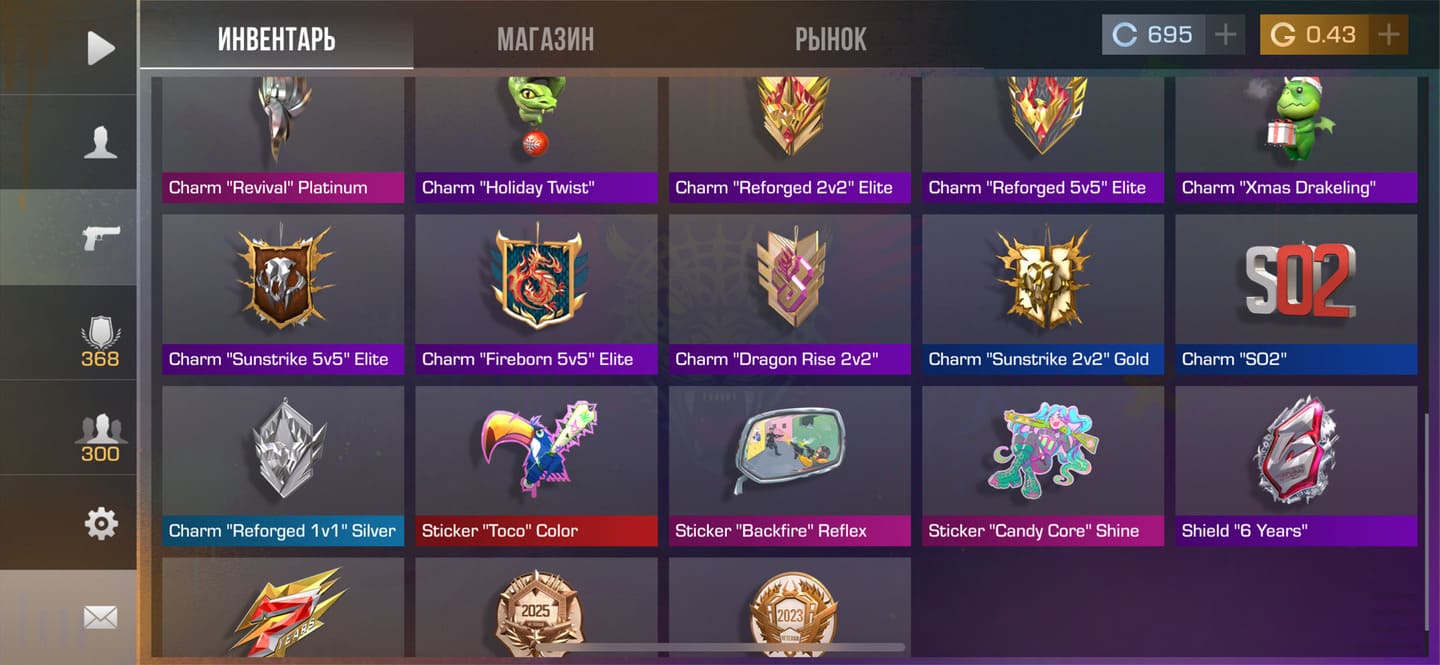Open the mail envelope icon
Viewport: 1440px width, 665px height.
click(x=100, y=617)
